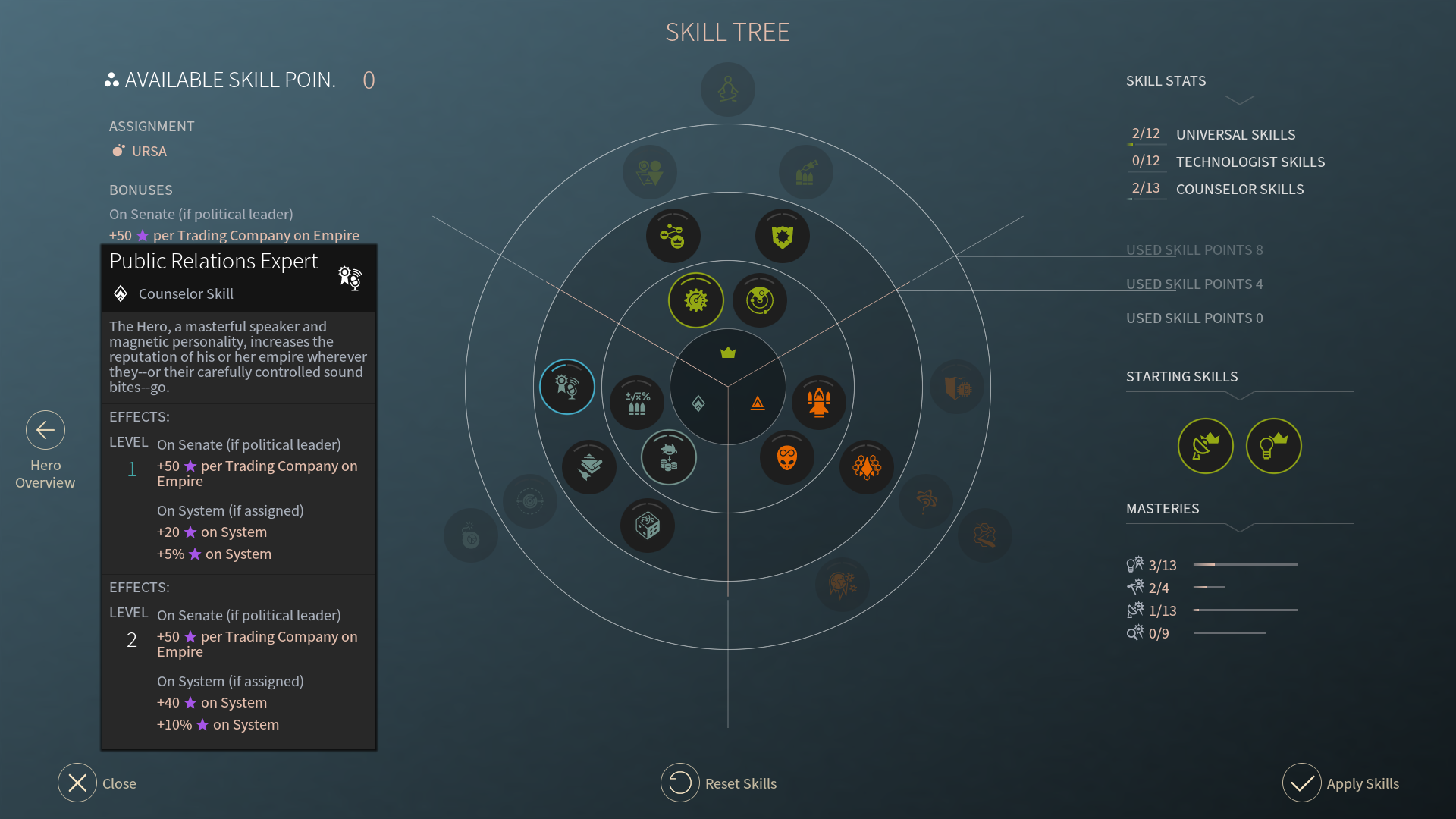Select the meditating figure skill node

tap(728, 89)
